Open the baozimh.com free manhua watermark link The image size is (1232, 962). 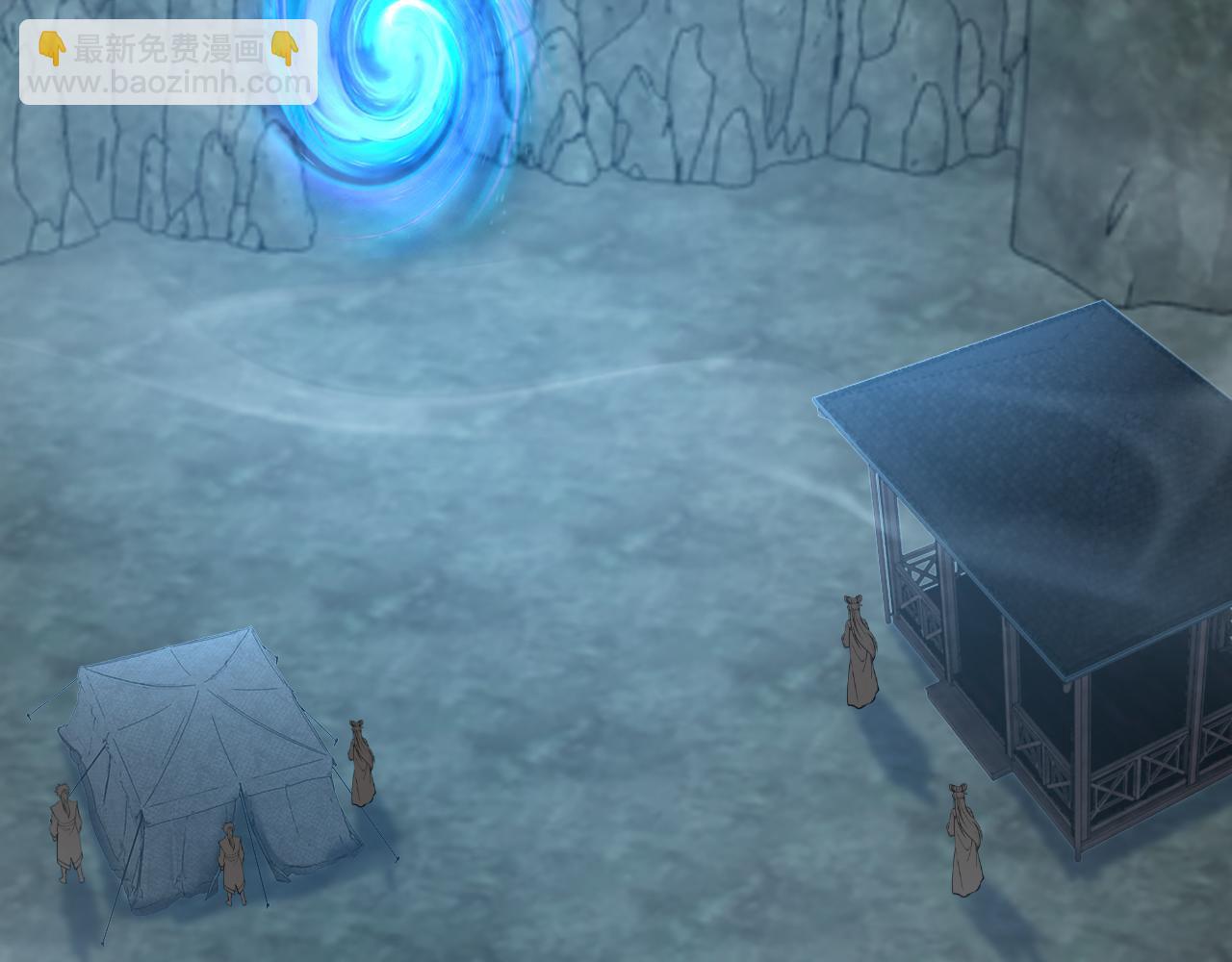click(168, 63)
